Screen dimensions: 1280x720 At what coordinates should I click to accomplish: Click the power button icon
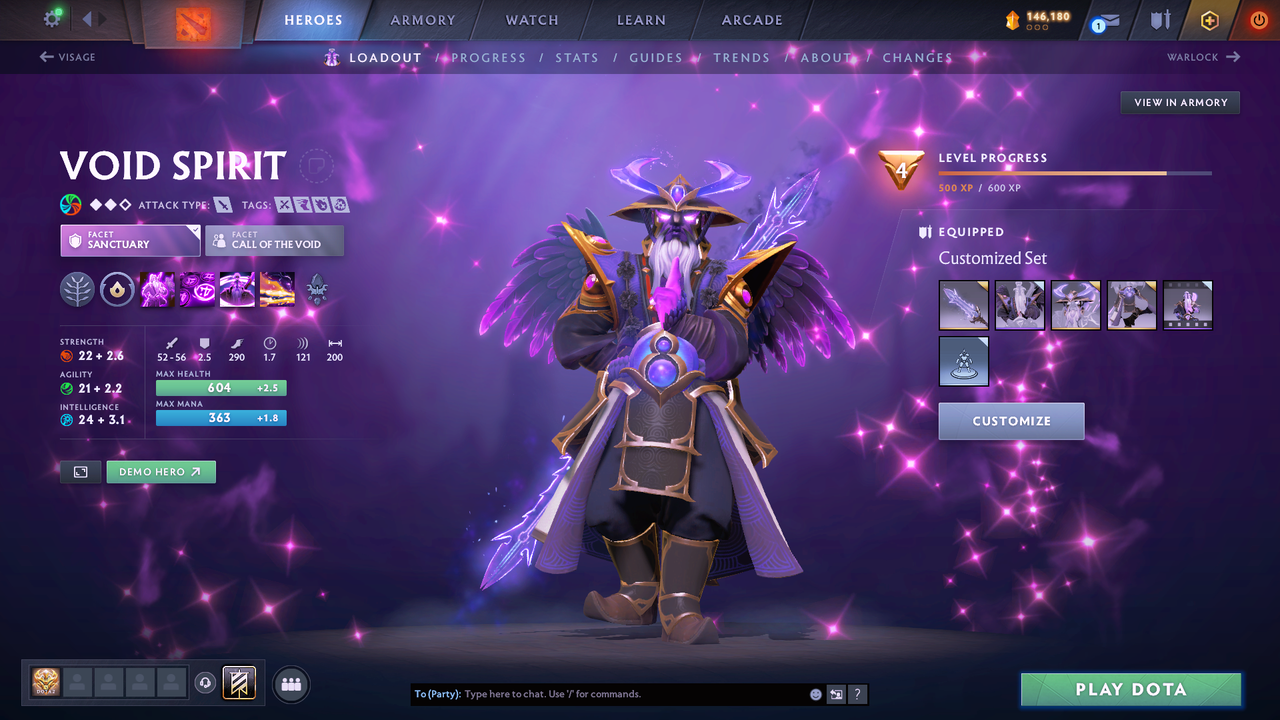coord(1258,19)
